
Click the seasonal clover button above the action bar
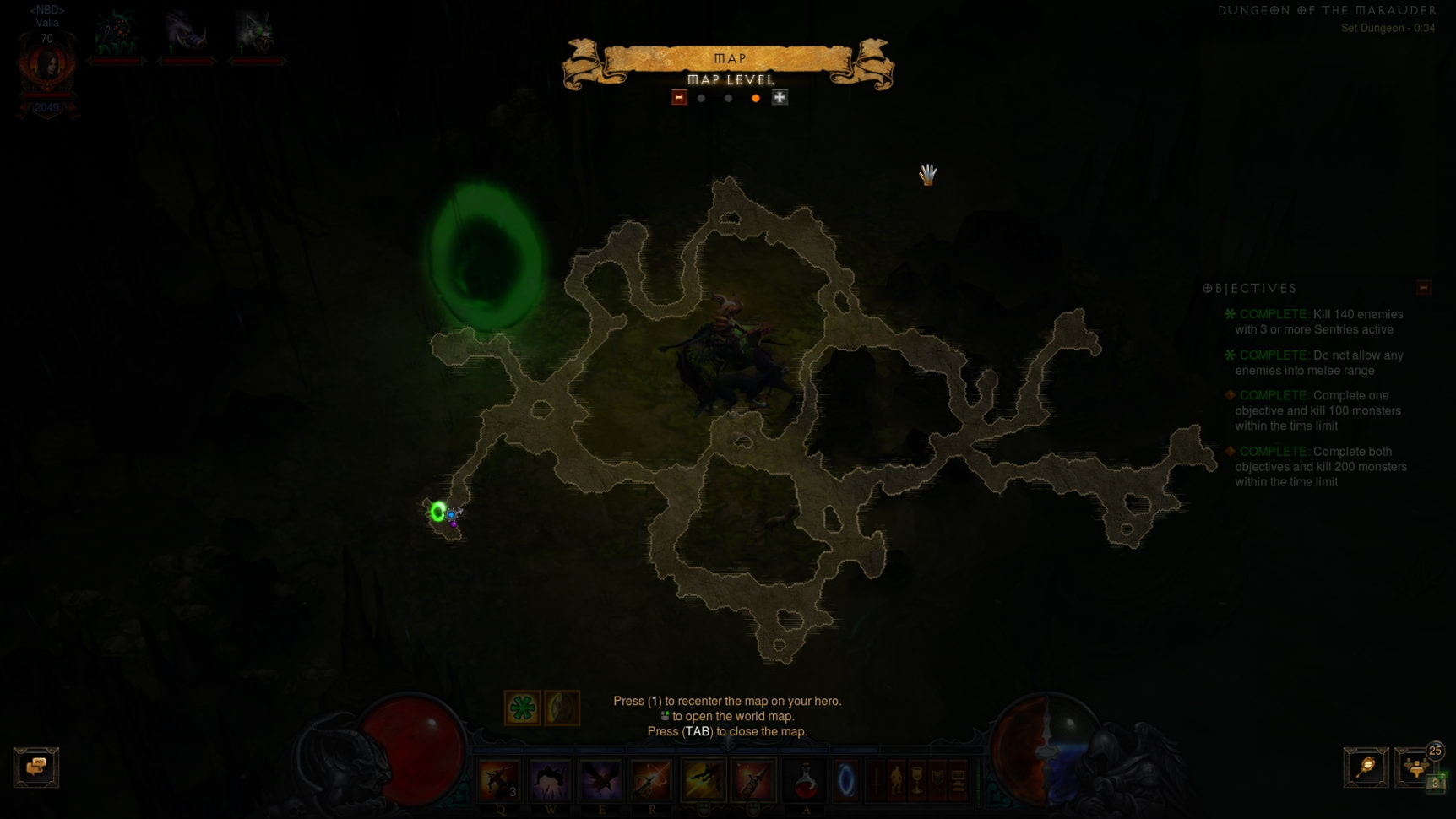click(524, 708)
